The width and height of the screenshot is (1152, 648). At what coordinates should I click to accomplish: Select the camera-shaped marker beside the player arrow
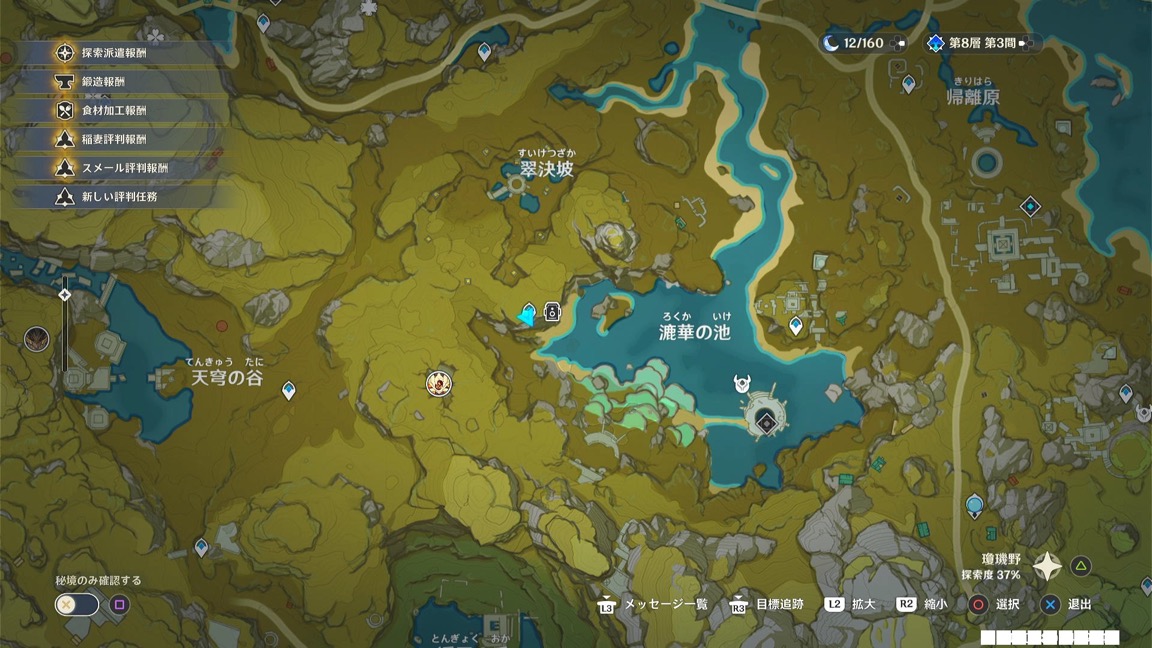[551, 313]
